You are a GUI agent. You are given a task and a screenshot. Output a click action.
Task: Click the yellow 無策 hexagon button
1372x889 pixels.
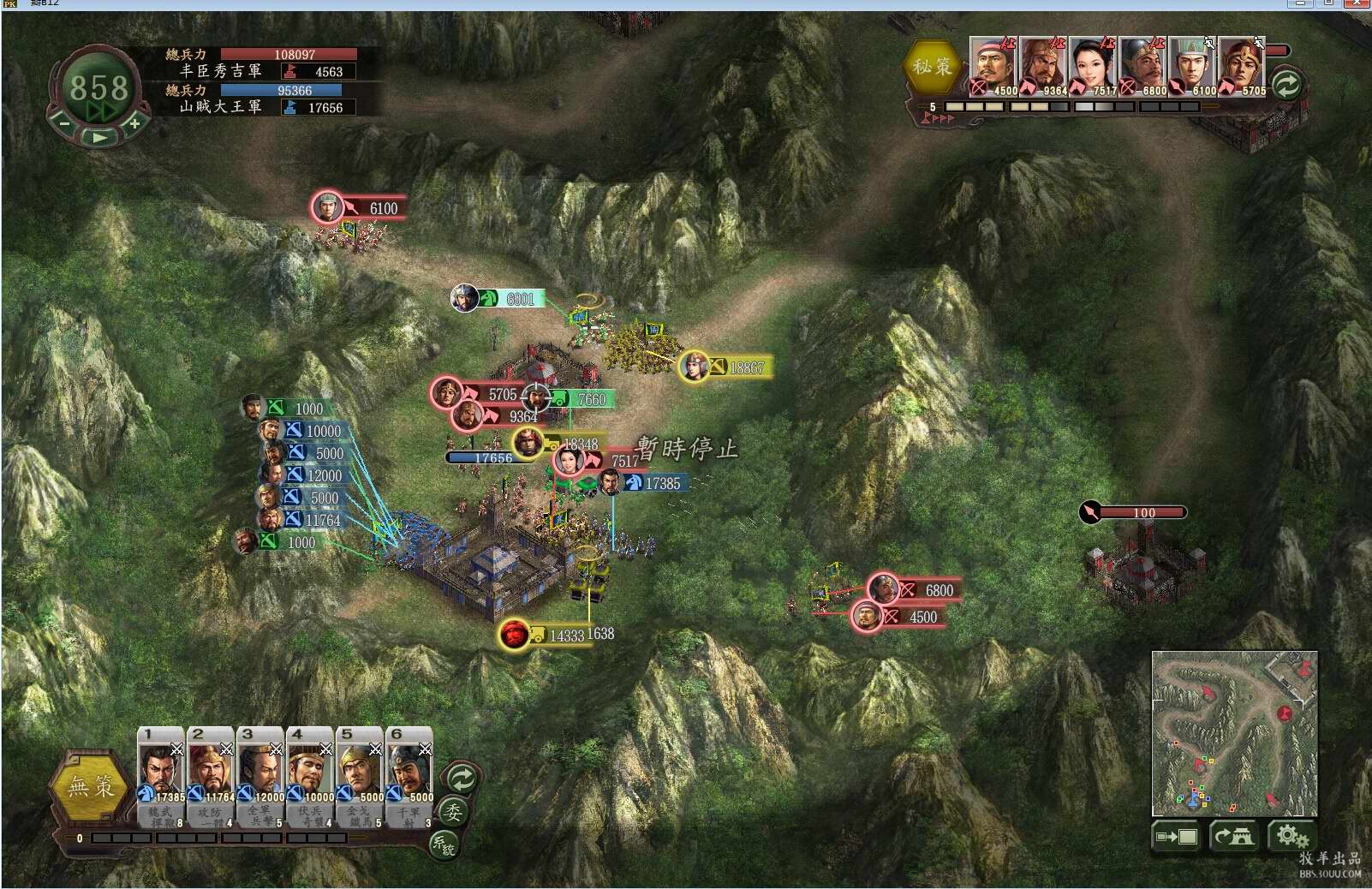[x=91, y=786]
